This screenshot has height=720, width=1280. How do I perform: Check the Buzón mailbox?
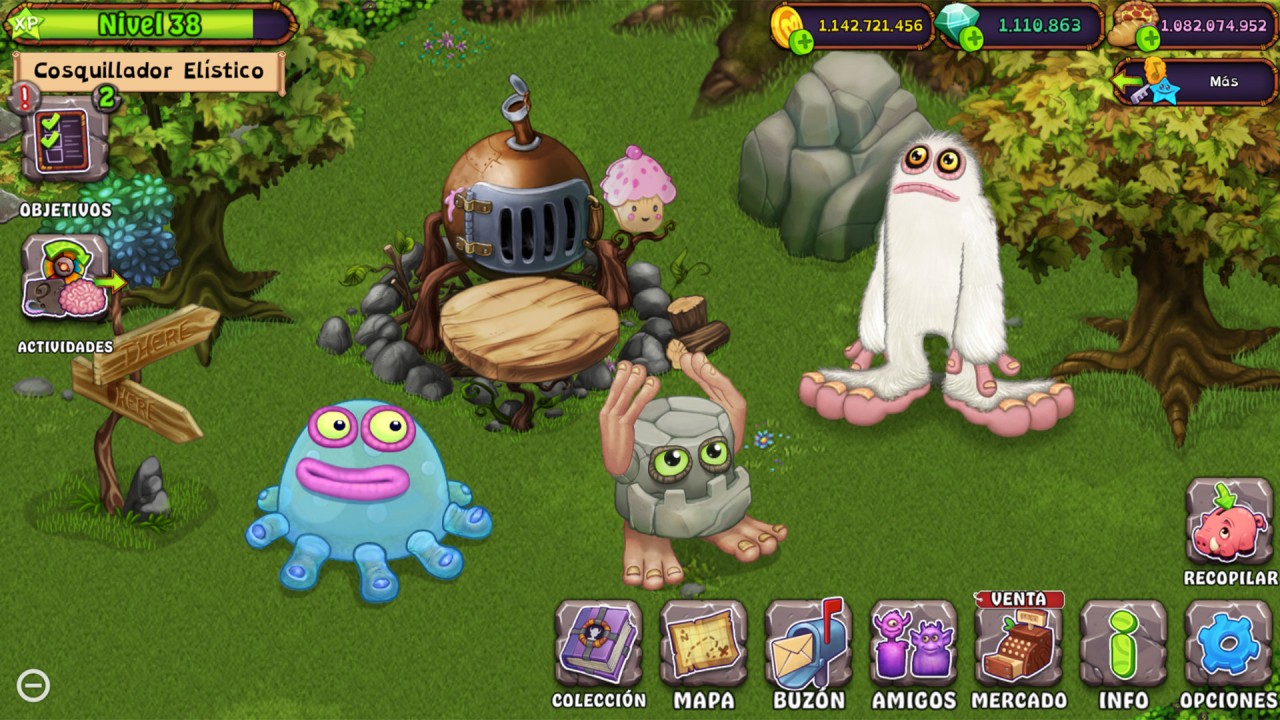point(808,644)
